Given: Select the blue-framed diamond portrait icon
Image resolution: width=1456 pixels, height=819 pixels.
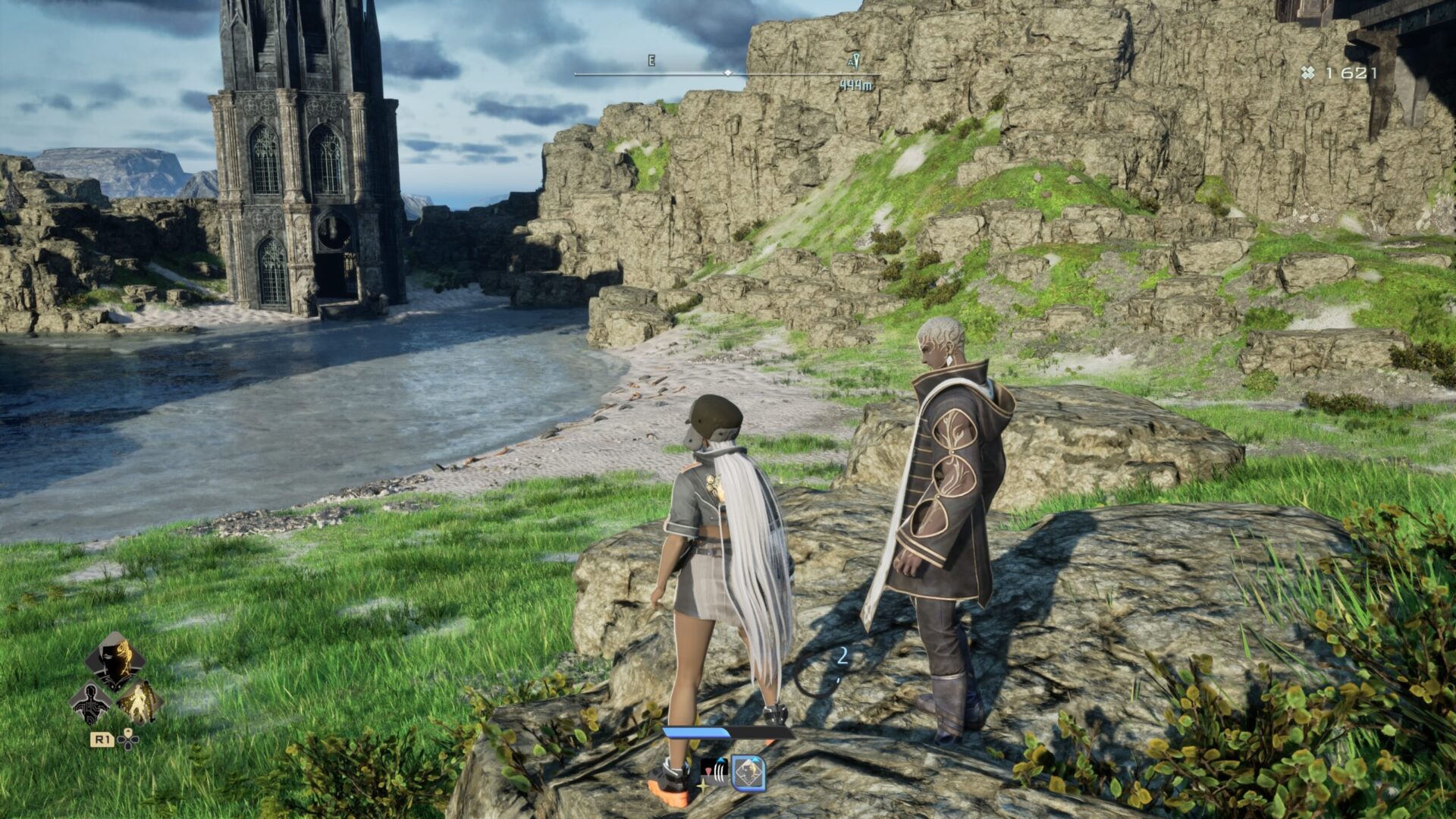Looking at the screenshot, I should coord(748,773).
